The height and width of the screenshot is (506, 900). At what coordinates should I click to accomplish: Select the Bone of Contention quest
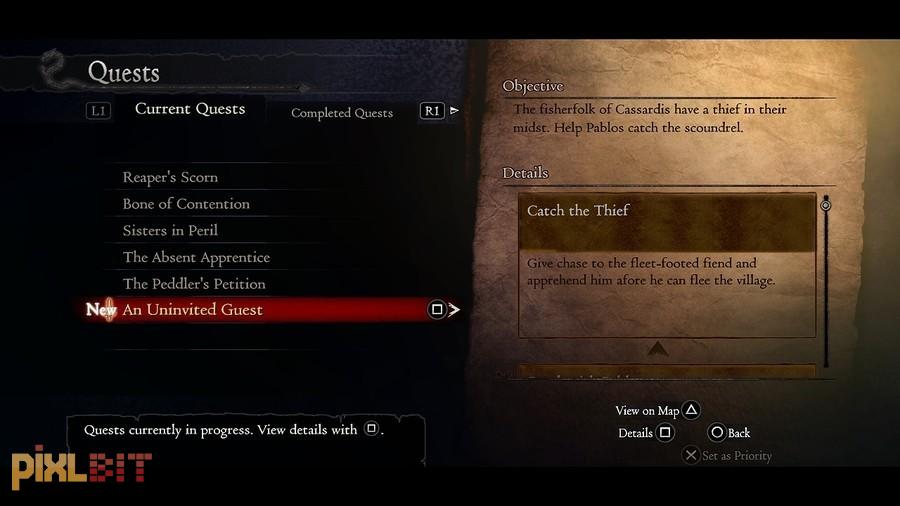pyautogui.click(x=186, y=204)
